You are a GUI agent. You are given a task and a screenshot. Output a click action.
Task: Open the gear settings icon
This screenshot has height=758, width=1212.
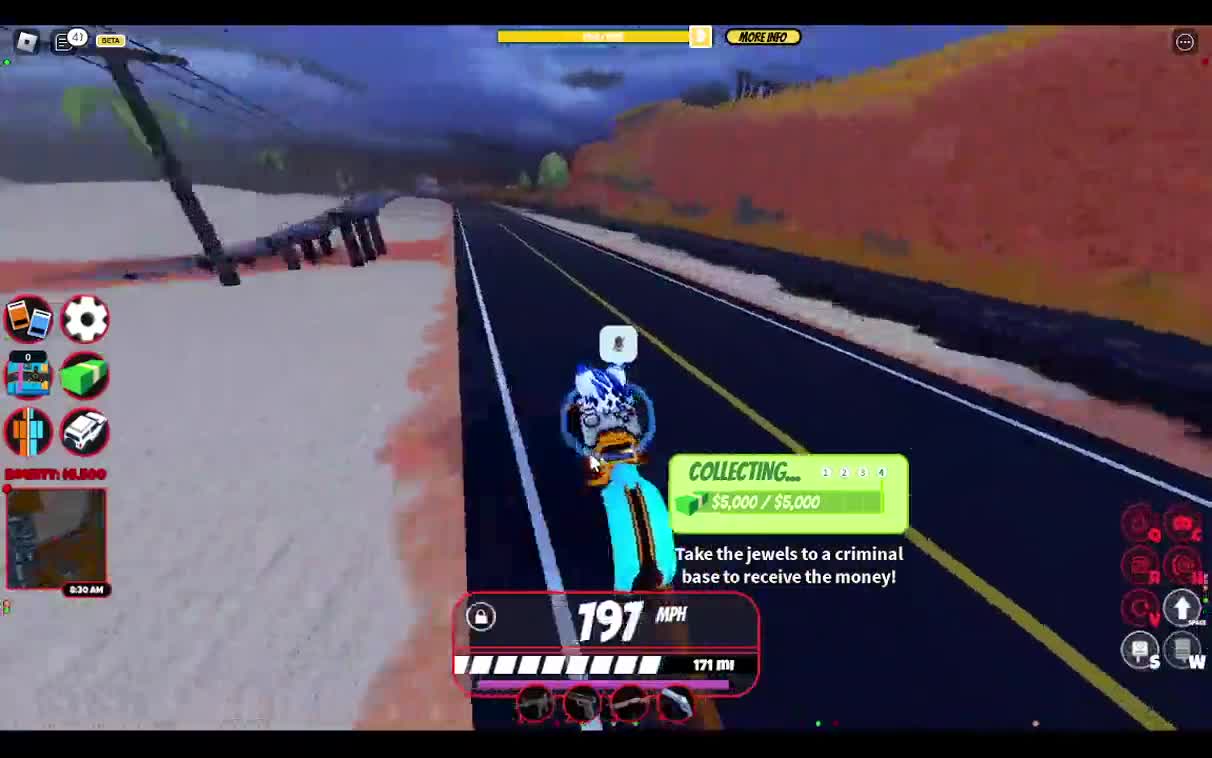point(85,320)
